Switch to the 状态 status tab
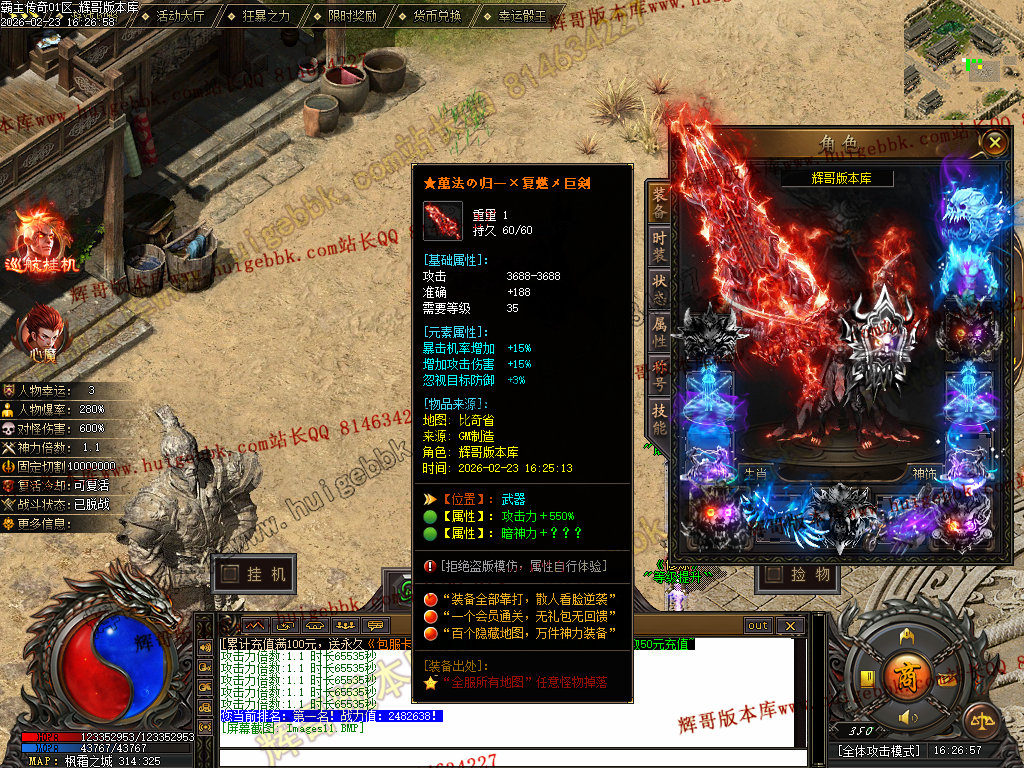 point(659,290)
